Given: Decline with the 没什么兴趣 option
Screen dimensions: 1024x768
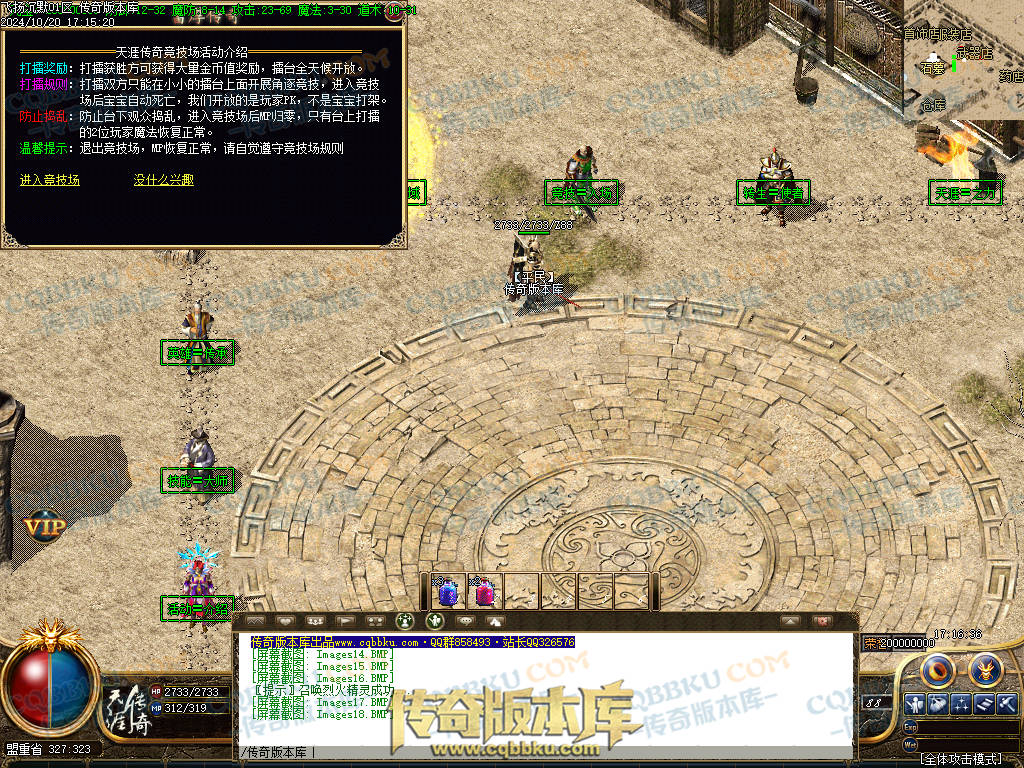Looking at the screenshot, I should (164, 180).
